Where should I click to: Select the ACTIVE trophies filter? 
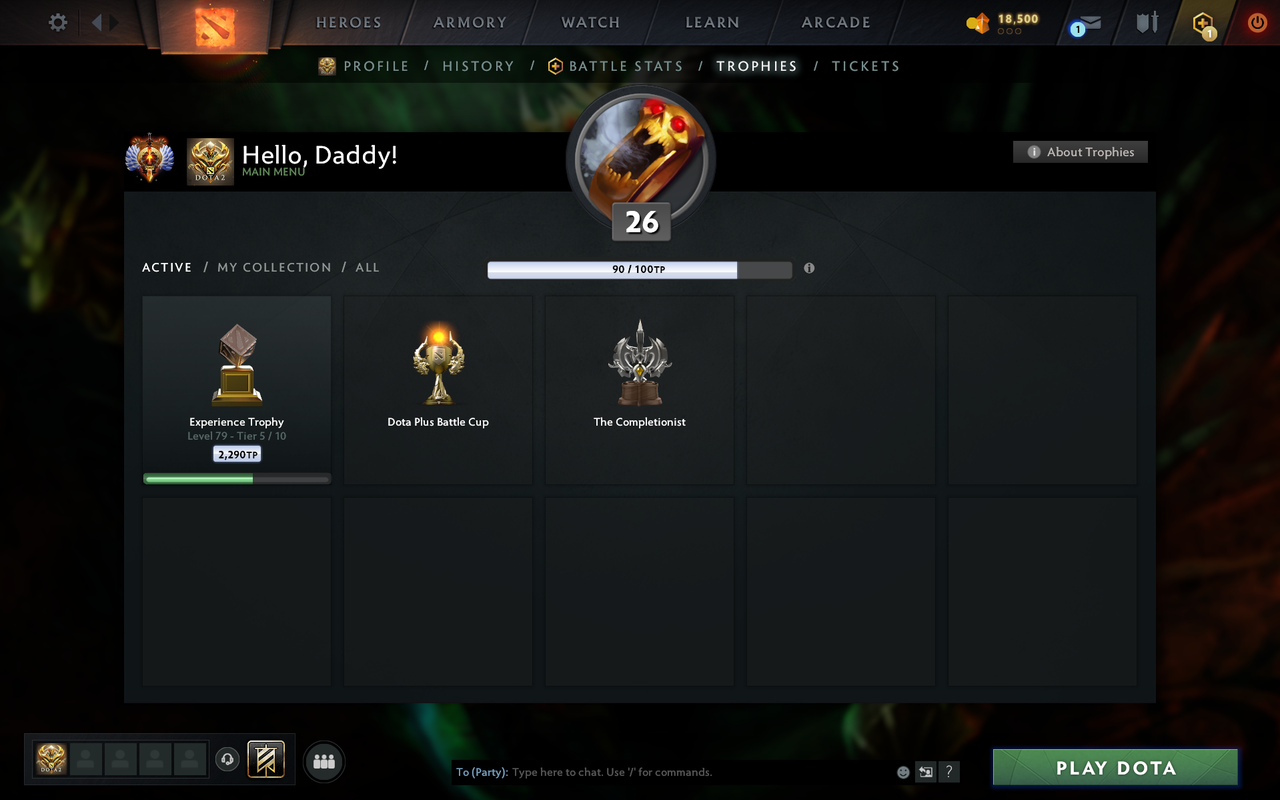pyautogui.click(x=167, y=267)
